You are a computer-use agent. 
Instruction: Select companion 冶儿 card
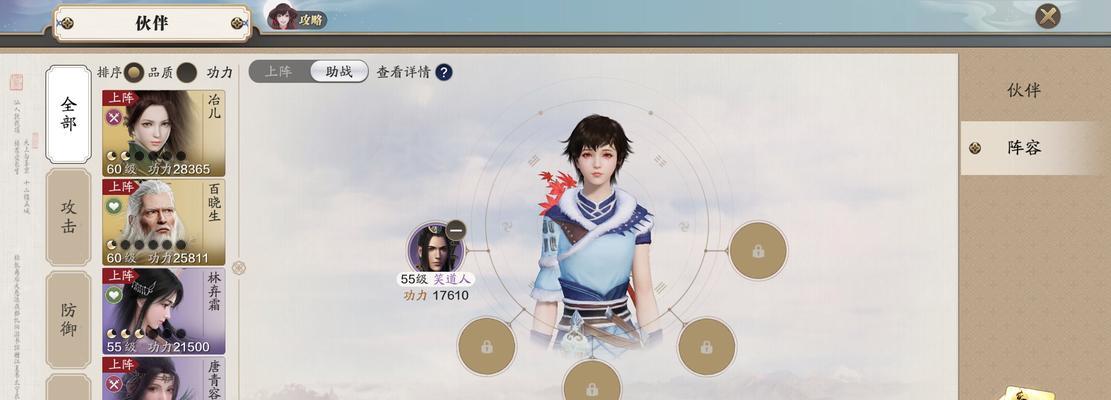click(x=163, y=133)
